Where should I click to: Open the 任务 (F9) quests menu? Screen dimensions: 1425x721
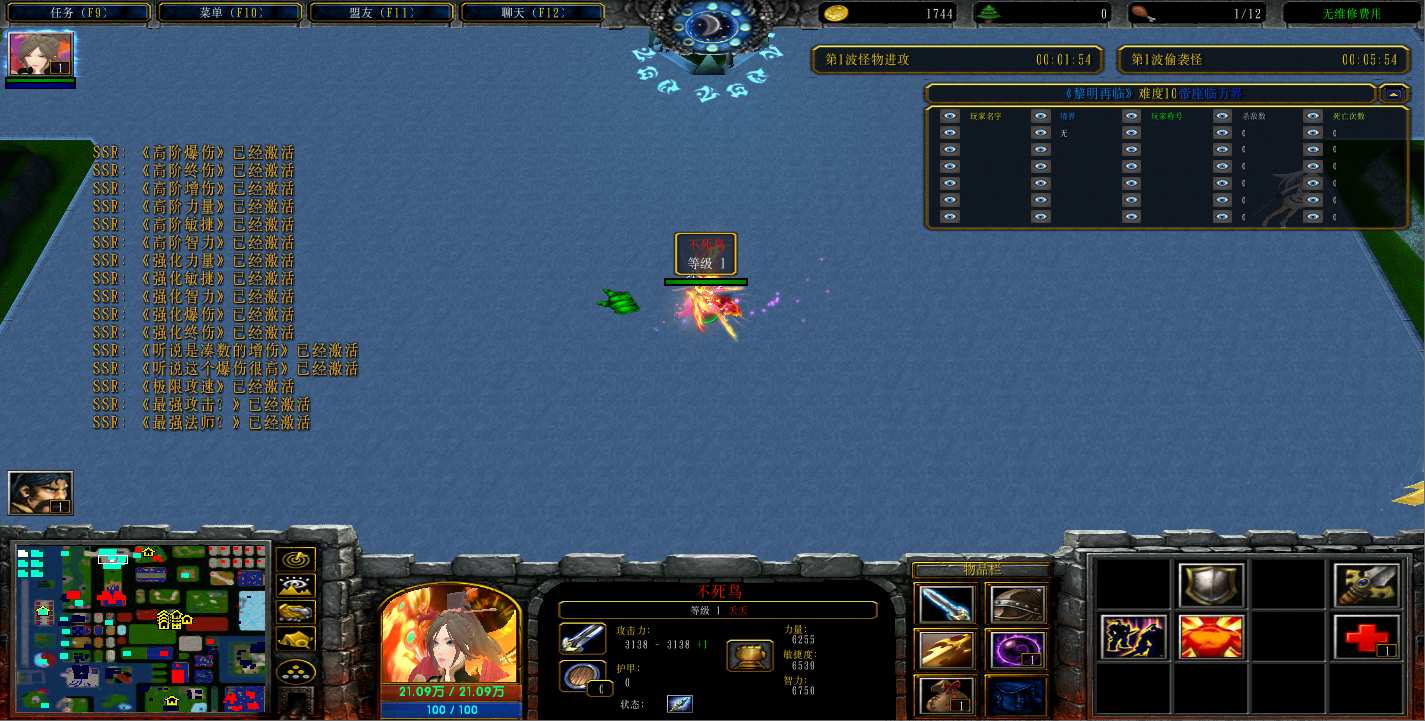pos(78,13)
